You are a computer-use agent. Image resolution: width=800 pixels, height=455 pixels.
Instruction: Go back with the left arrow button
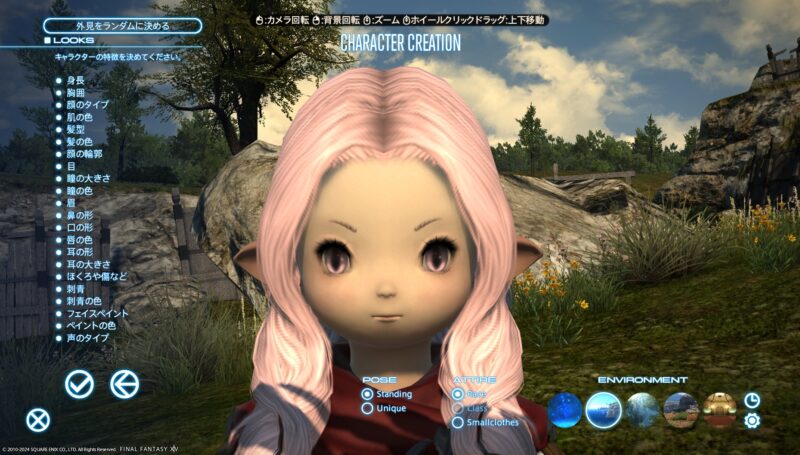click(124, 383)
